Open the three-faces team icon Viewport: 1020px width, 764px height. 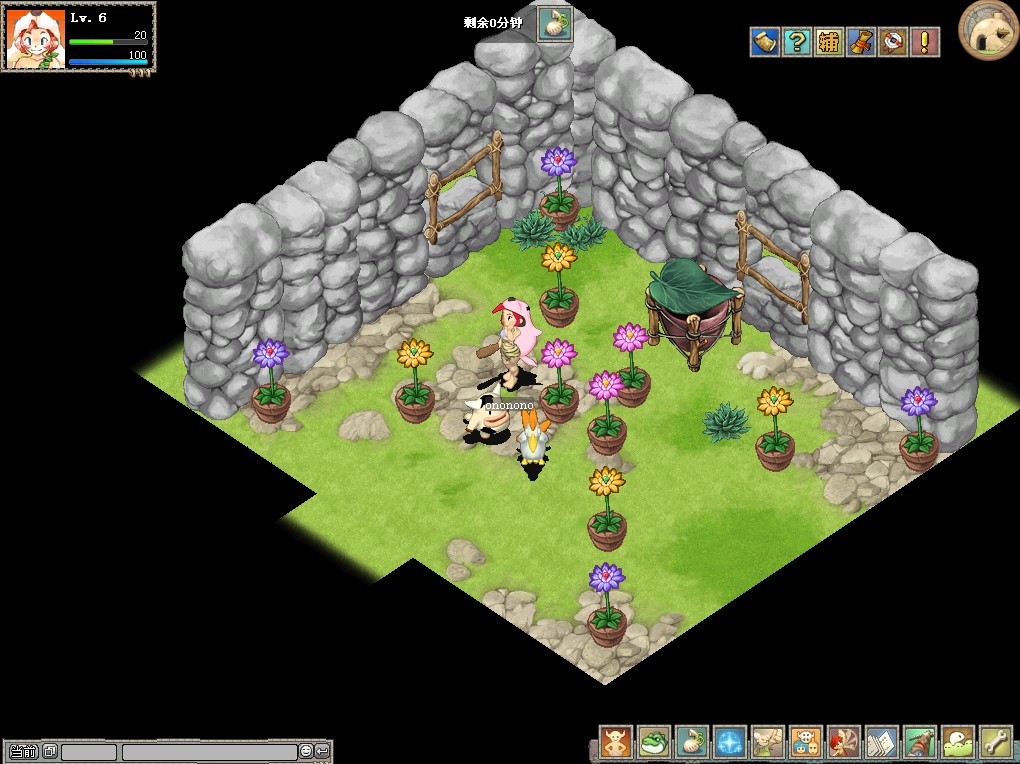point(806,743)
